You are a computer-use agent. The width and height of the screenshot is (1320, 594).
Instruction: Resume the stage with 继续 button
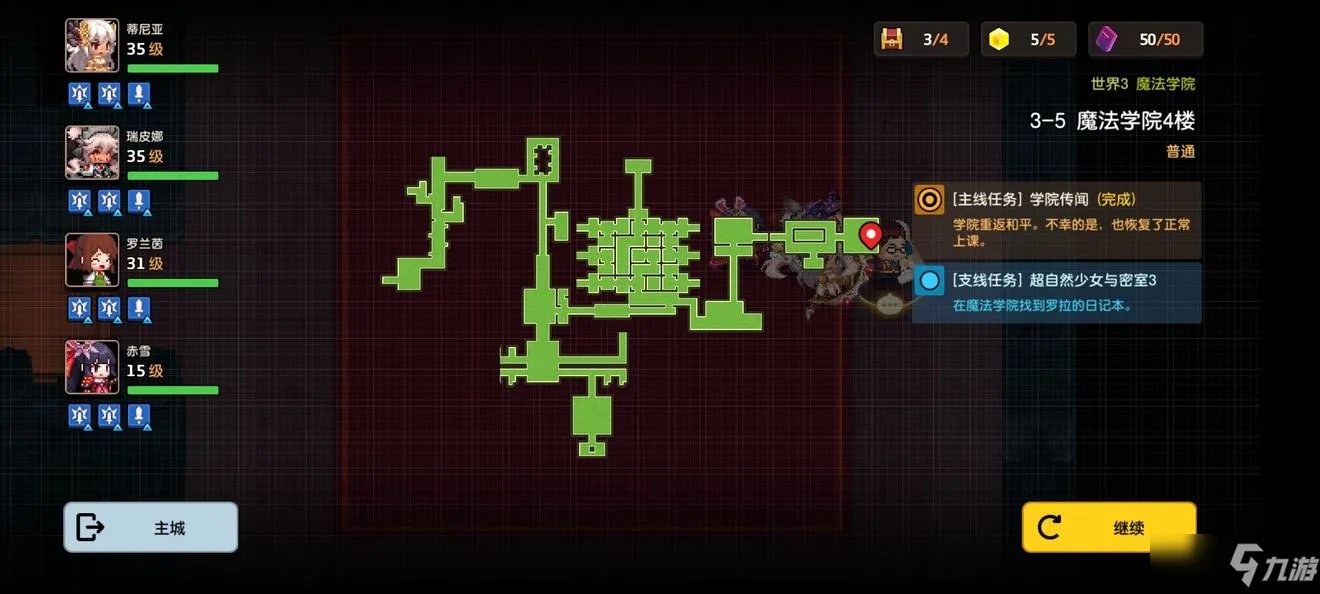[1109, 527]
